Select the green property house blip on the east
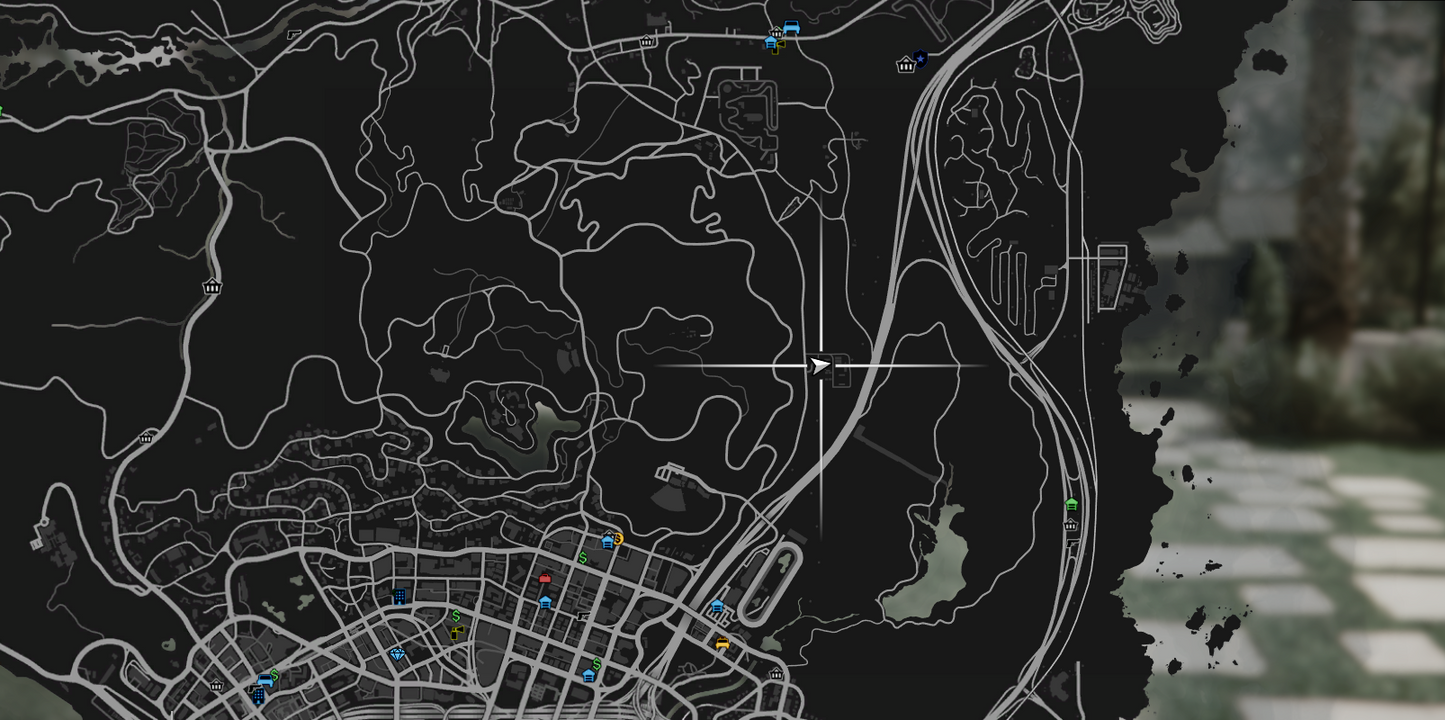The image size is (1445, 720). [1071, 504]
